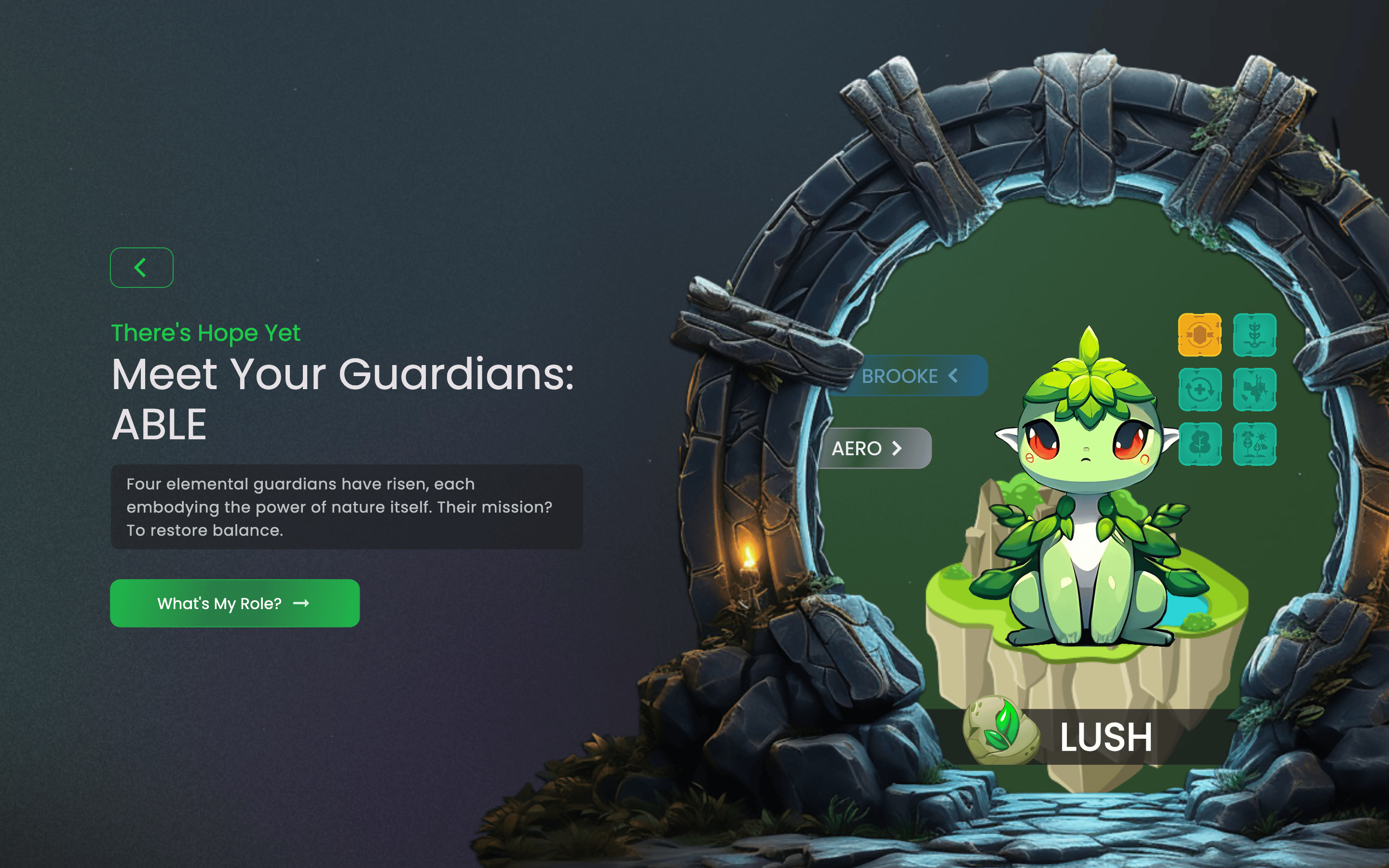Expand BROOKE's panel with its left chevron
Viewport: 1389px width, 868px height.
tap(953, 376)
